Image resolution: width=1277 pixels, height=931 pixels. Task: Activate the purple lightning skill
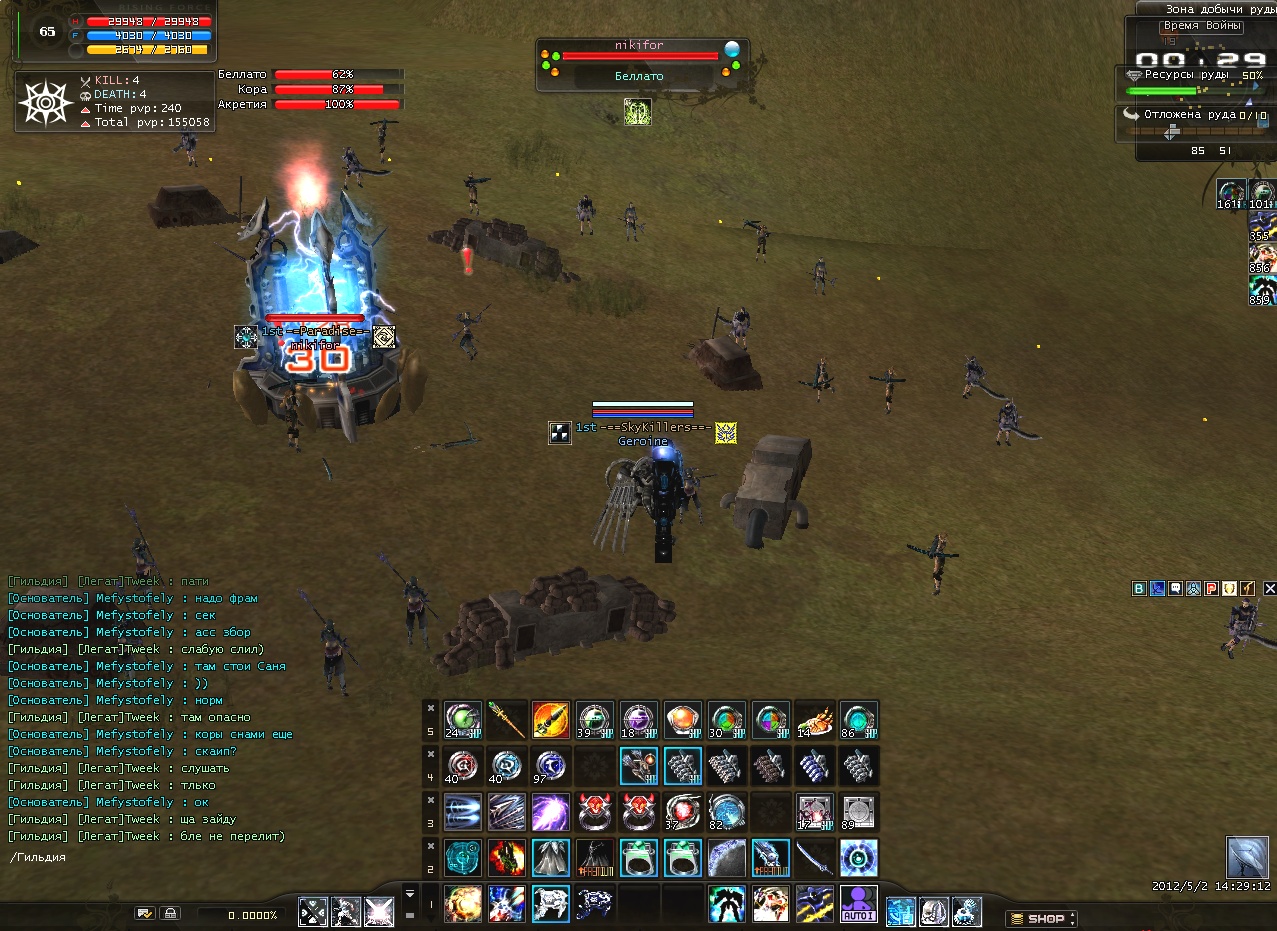pyautogui.click(x=550, y=811)
